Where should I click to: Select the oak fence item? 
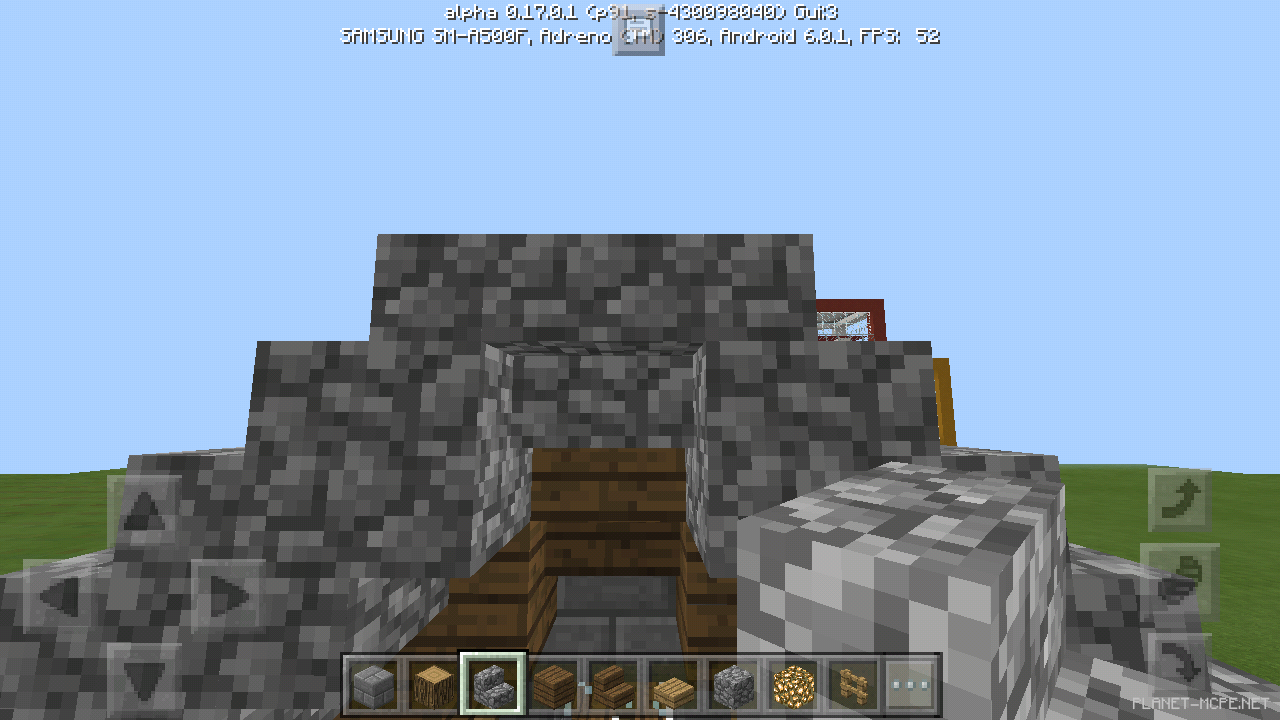tap(853, 685)
